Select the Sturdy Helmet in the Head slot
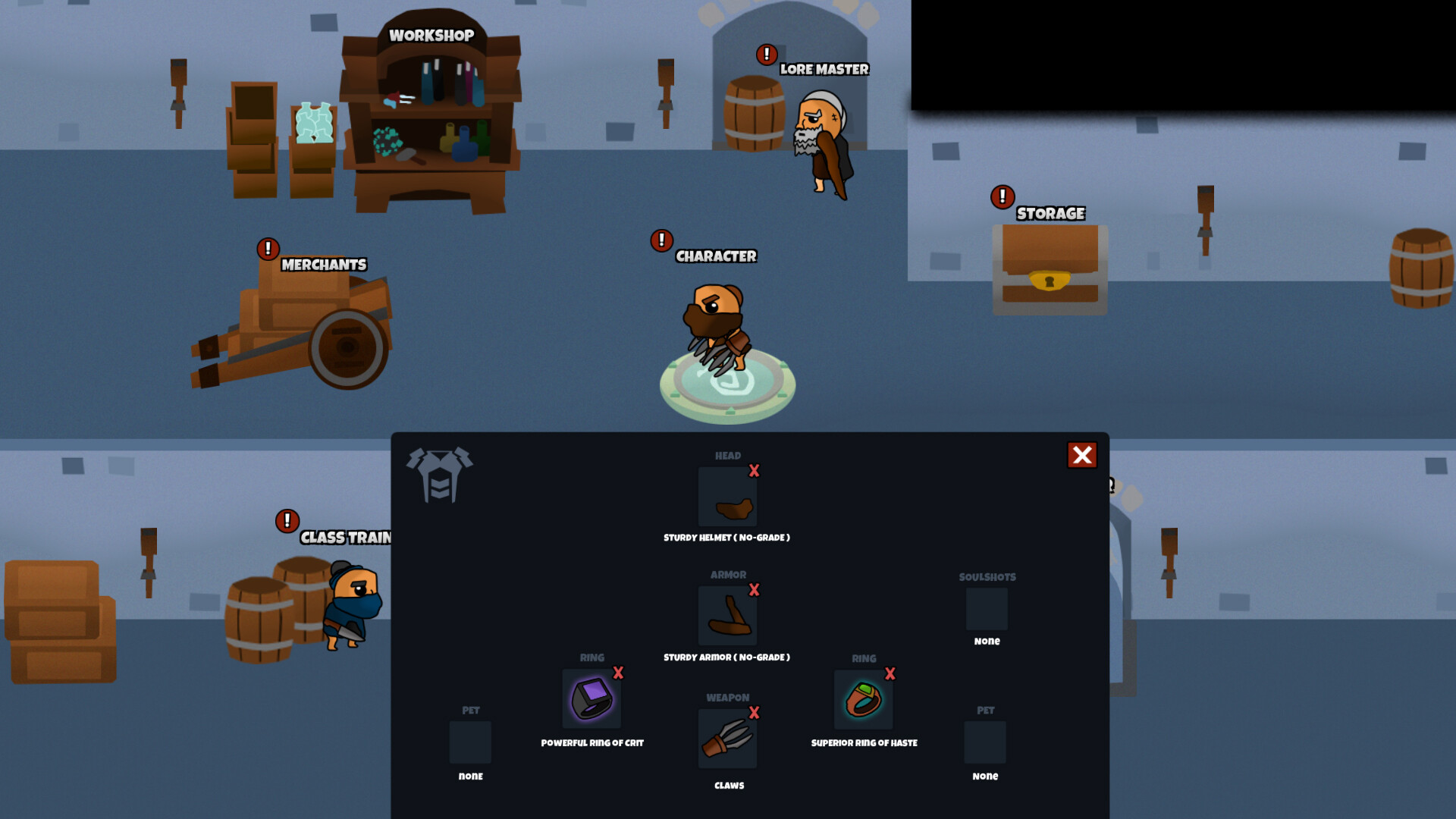Viewport: 1456px width, 819px height. [727, 497]
